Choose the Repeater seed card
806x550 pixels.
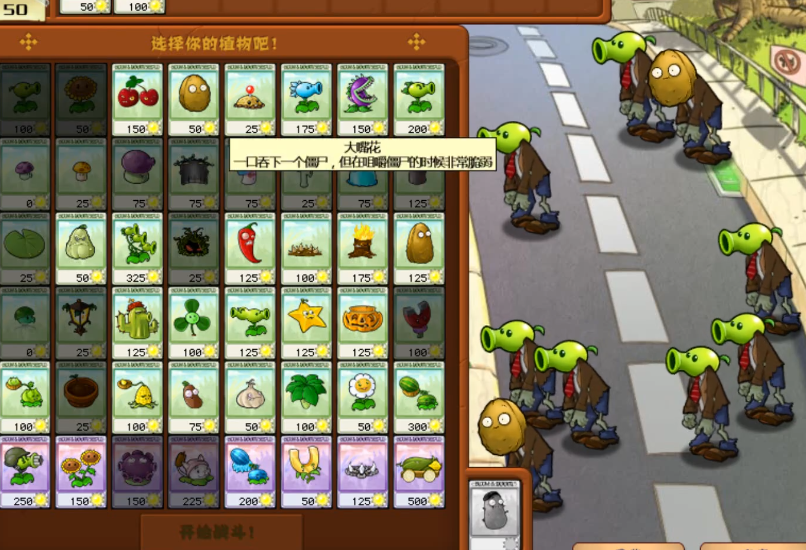click(418, 99)
